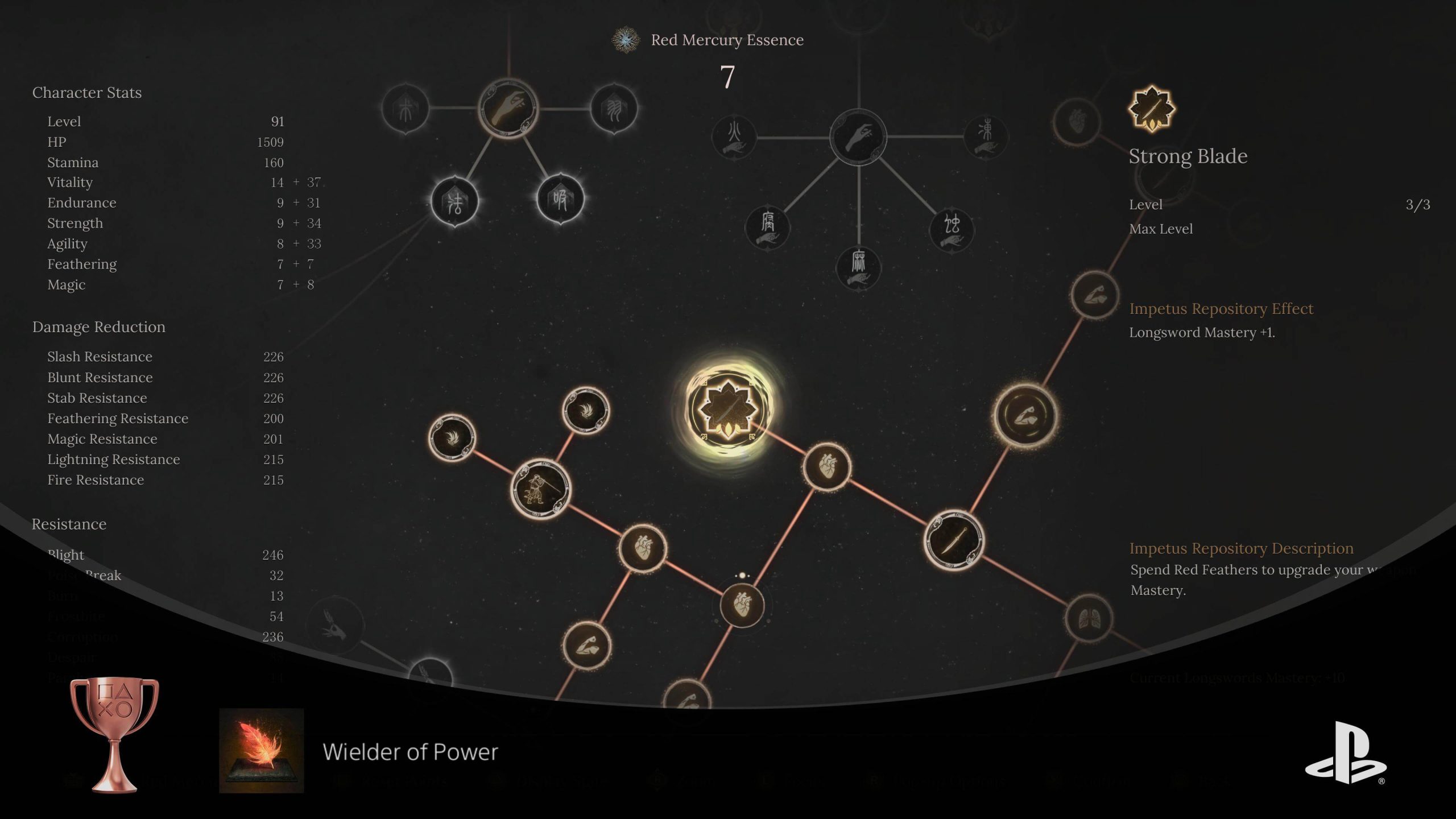This screenshot has width=1456, height=819.
Task: Select the 麻 glyph hand node
Action: tap(858, 267)
